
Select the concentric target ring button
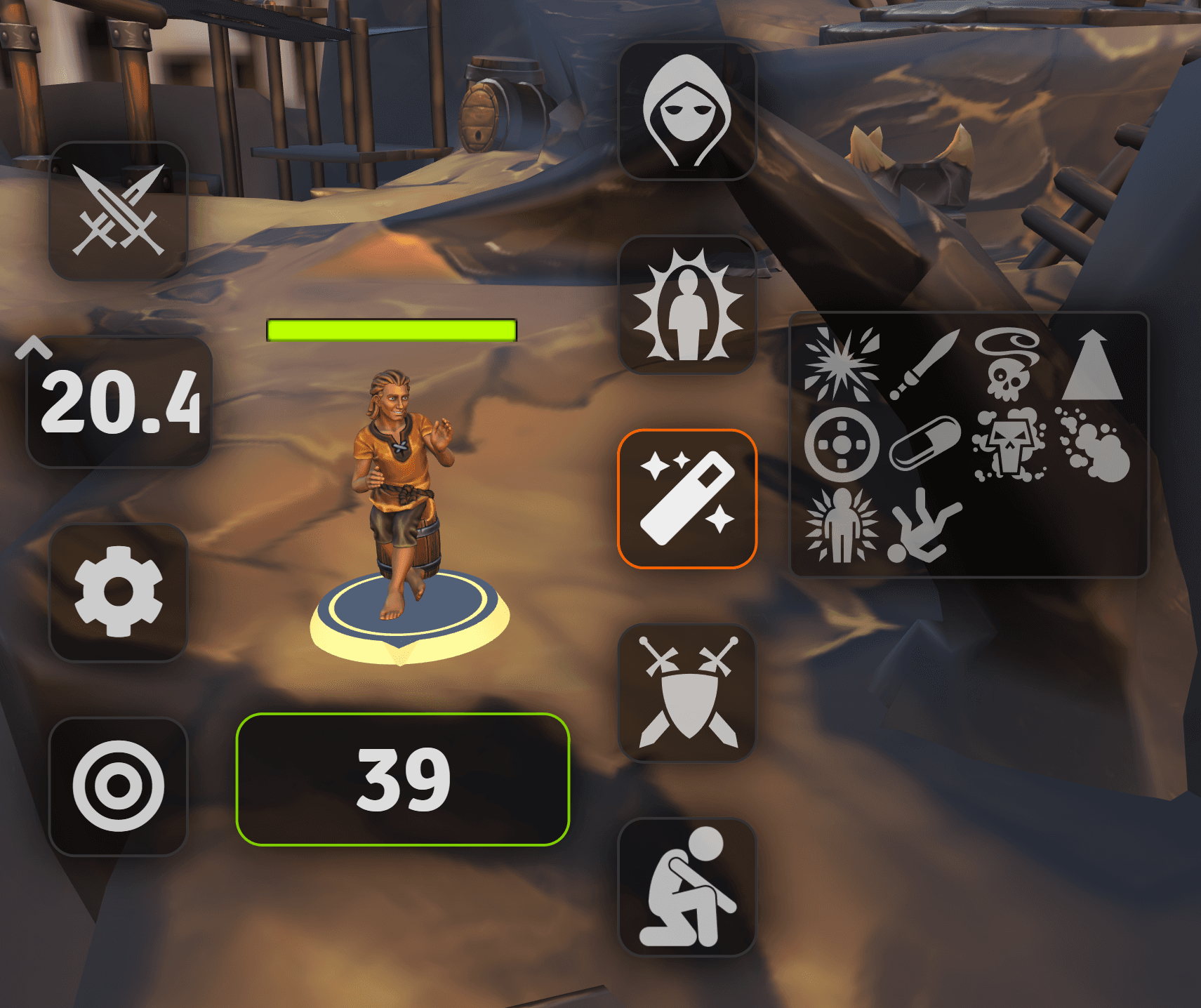coord(118,786)
